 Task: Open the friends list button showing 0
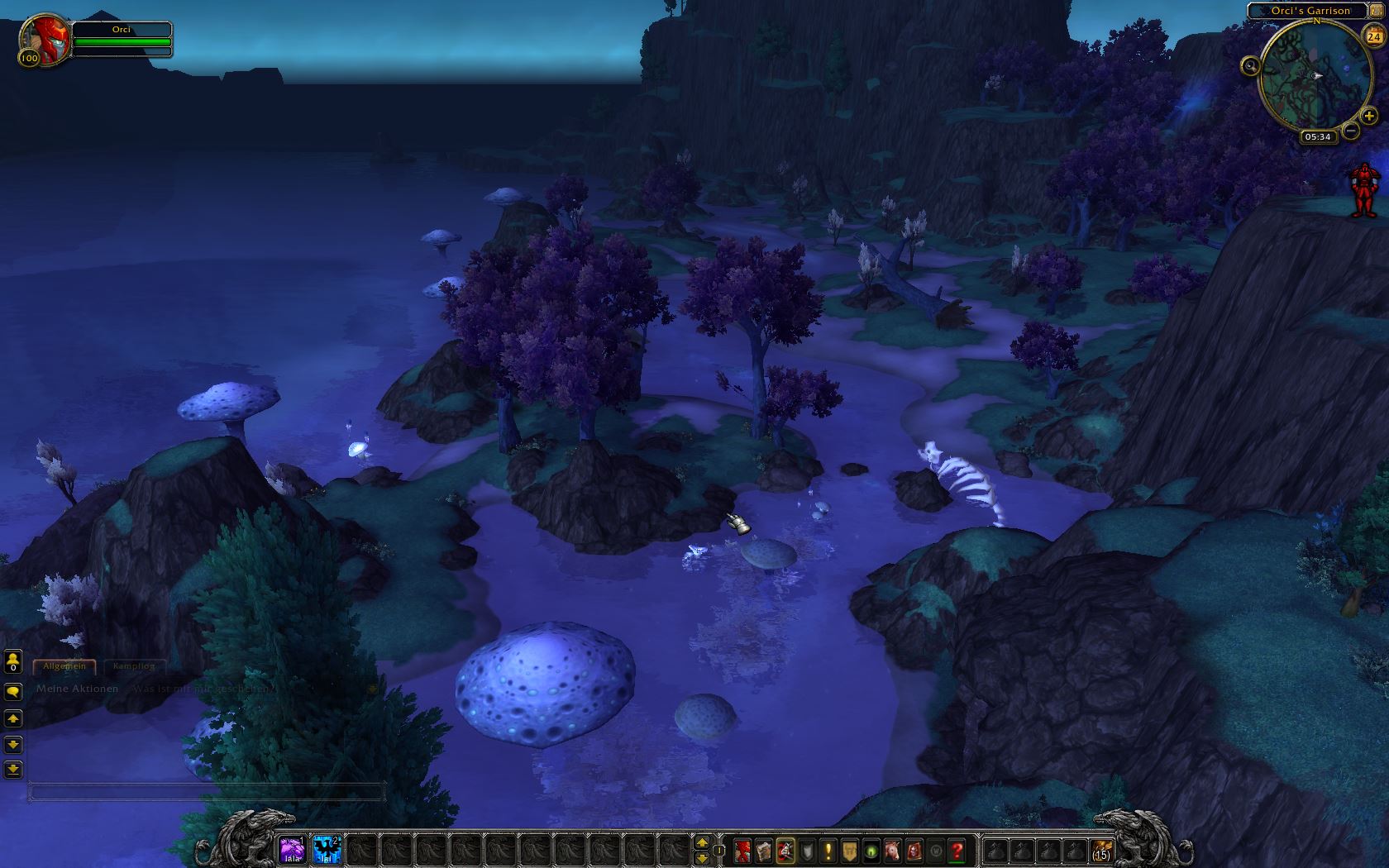13,661
